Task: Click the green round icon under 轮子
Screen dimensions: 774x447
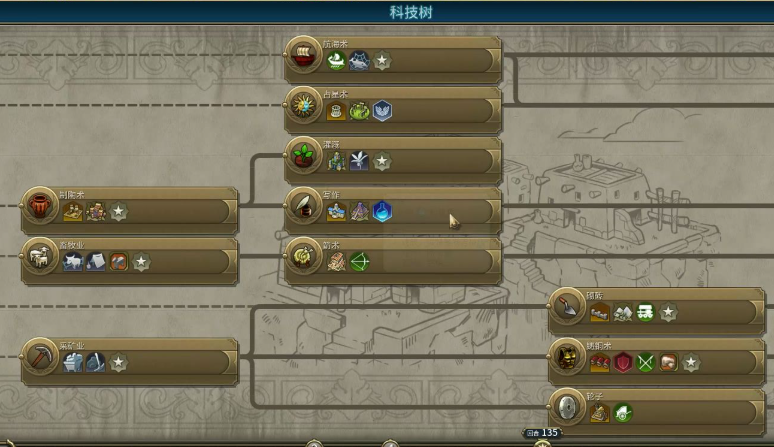Action: tap(623, 412)
